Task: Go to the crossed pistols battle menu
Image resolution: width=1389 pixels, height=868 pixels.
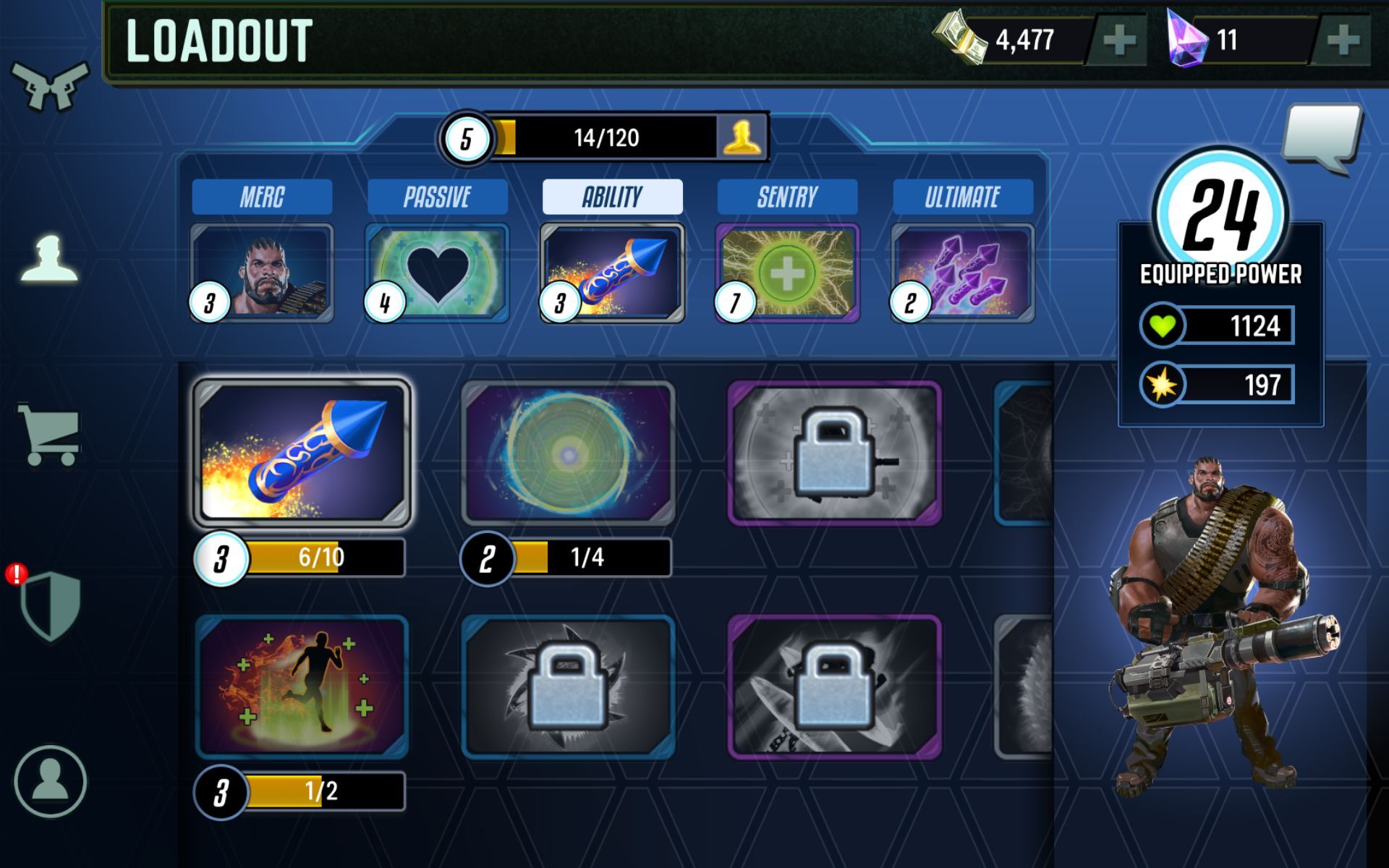Action: [49, 85]
